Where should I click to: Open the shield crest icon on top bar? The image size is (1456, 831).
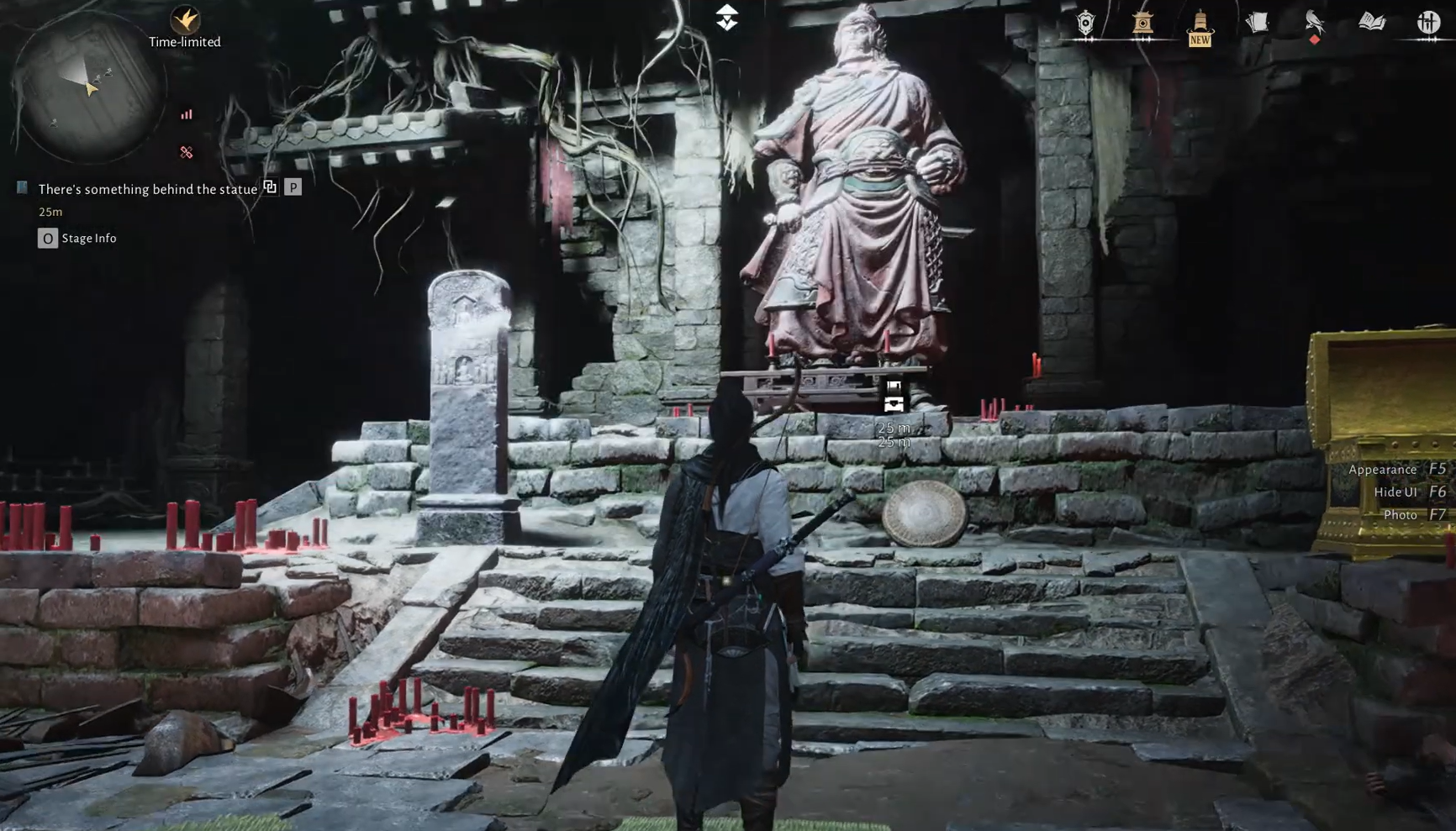click(1084, 23)
